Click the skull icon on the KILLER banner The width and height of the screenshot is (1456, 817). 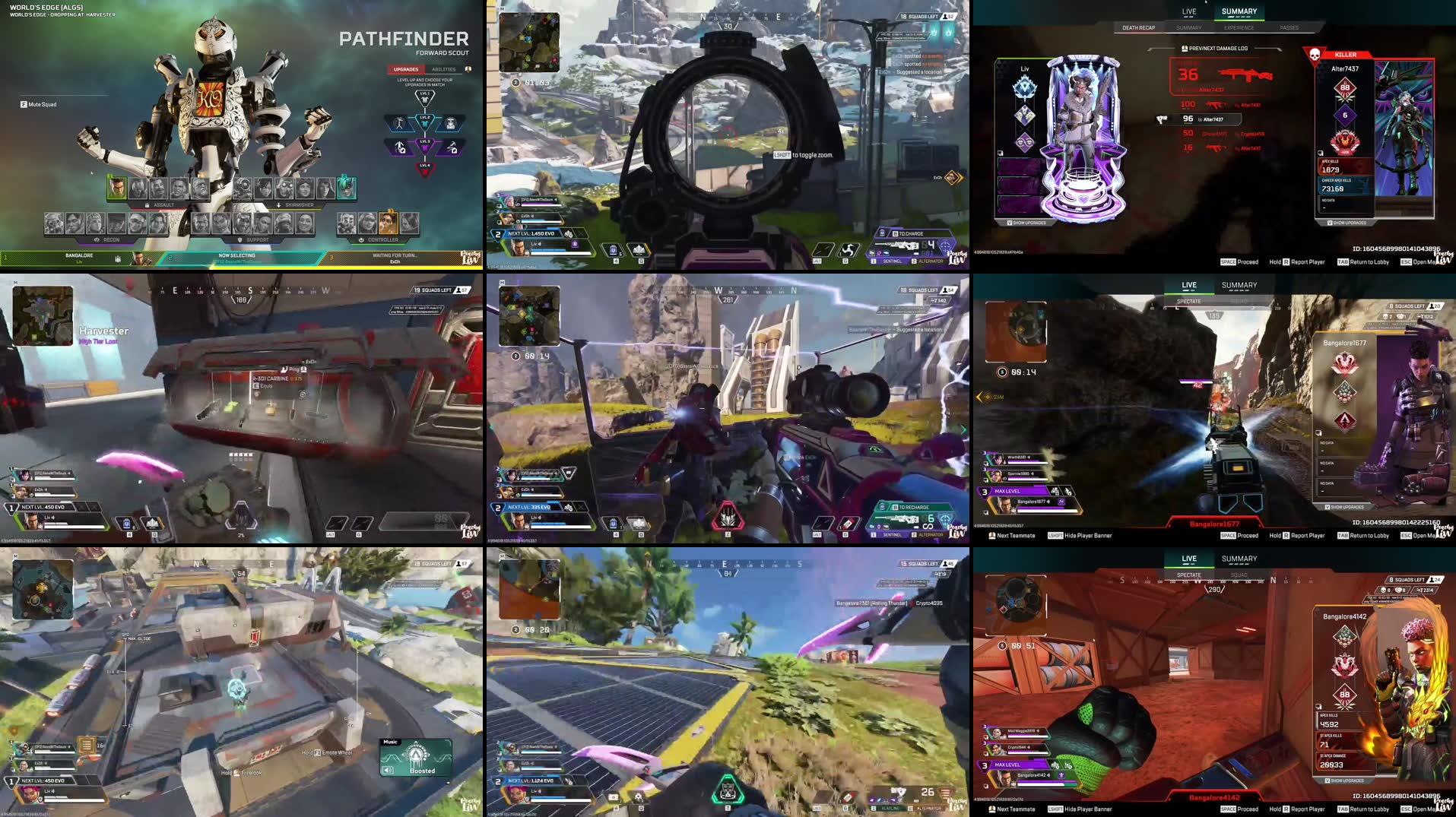(x=1313, y=55)
